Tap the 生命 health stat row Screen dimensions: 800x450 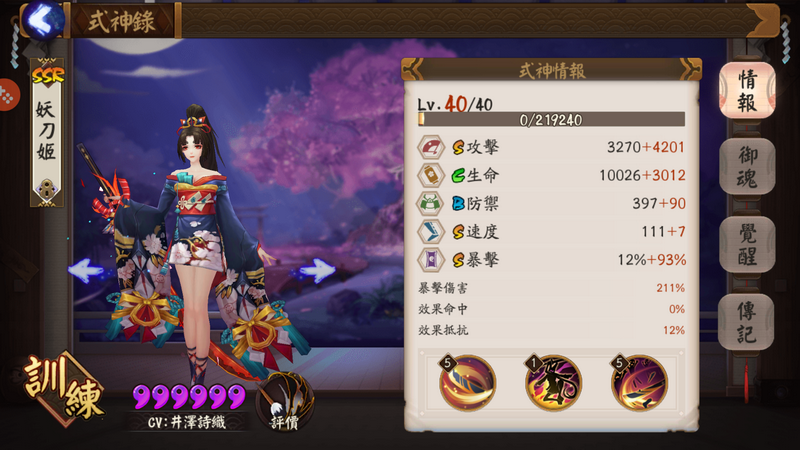[552, 176]
